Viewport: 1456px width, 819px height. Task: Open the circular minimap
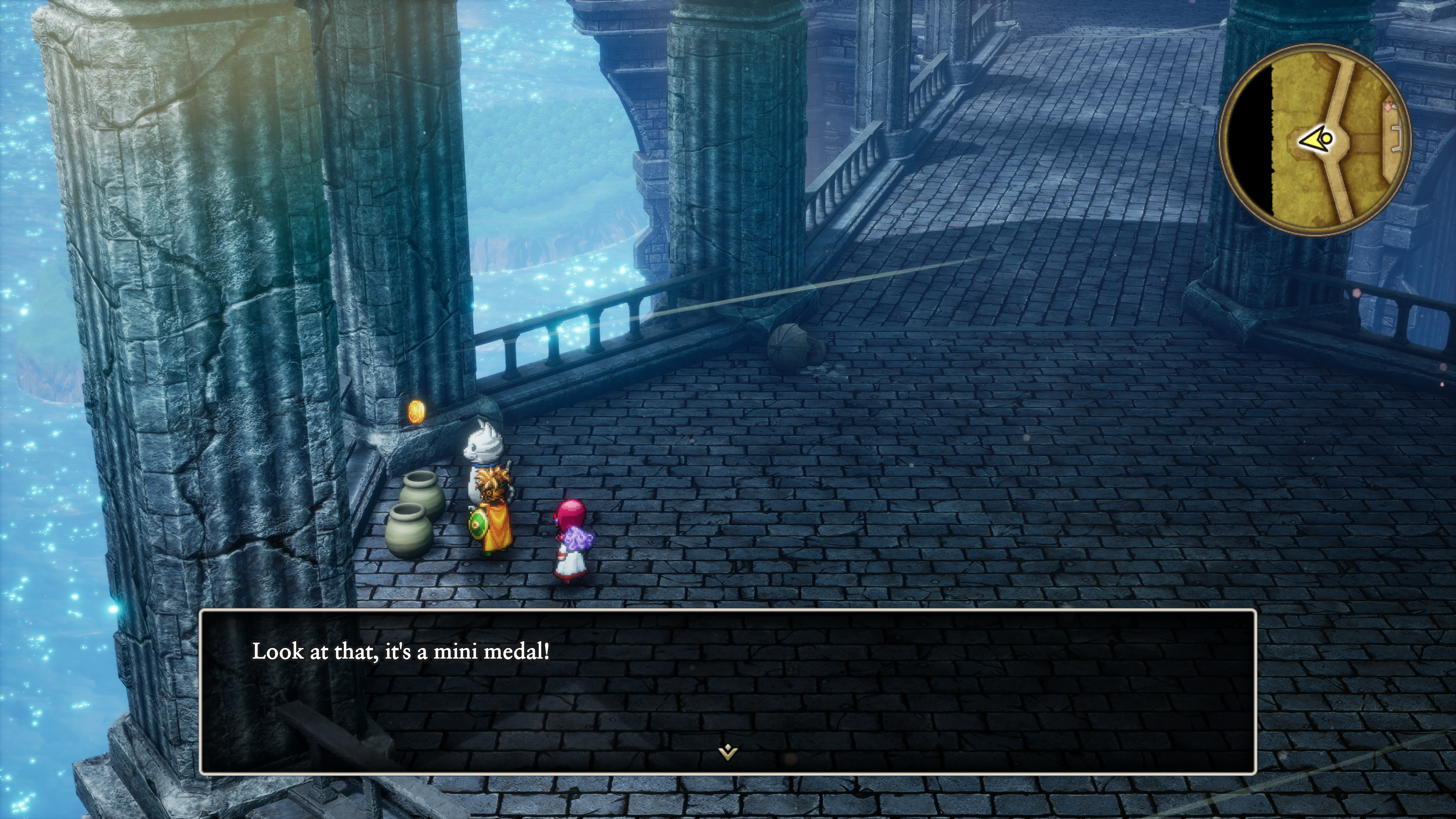tap(1315, 139)
